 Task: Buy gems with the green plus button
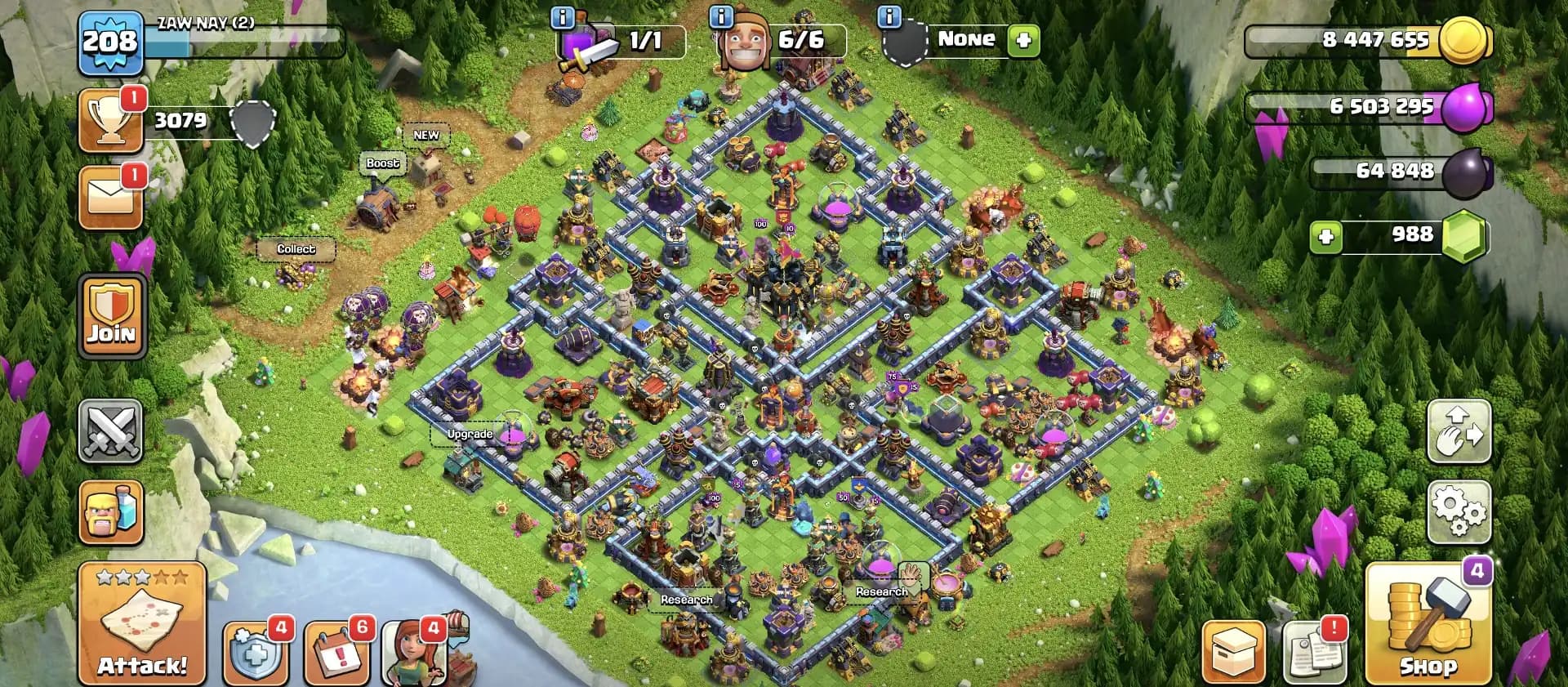(1325, 235)
